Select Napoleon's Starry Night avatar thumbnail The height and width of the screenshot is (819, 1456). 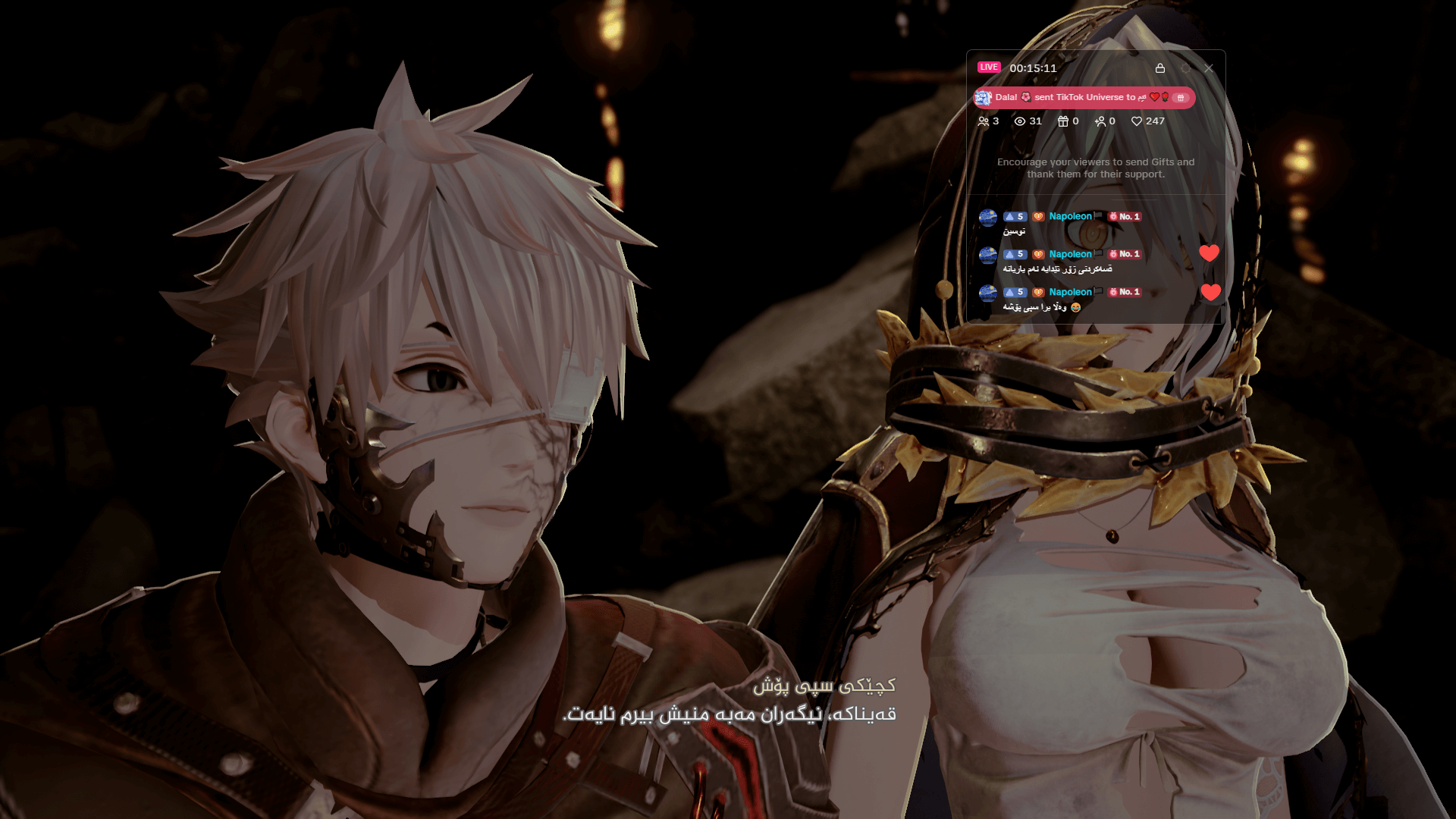click(x=988, y=216)
